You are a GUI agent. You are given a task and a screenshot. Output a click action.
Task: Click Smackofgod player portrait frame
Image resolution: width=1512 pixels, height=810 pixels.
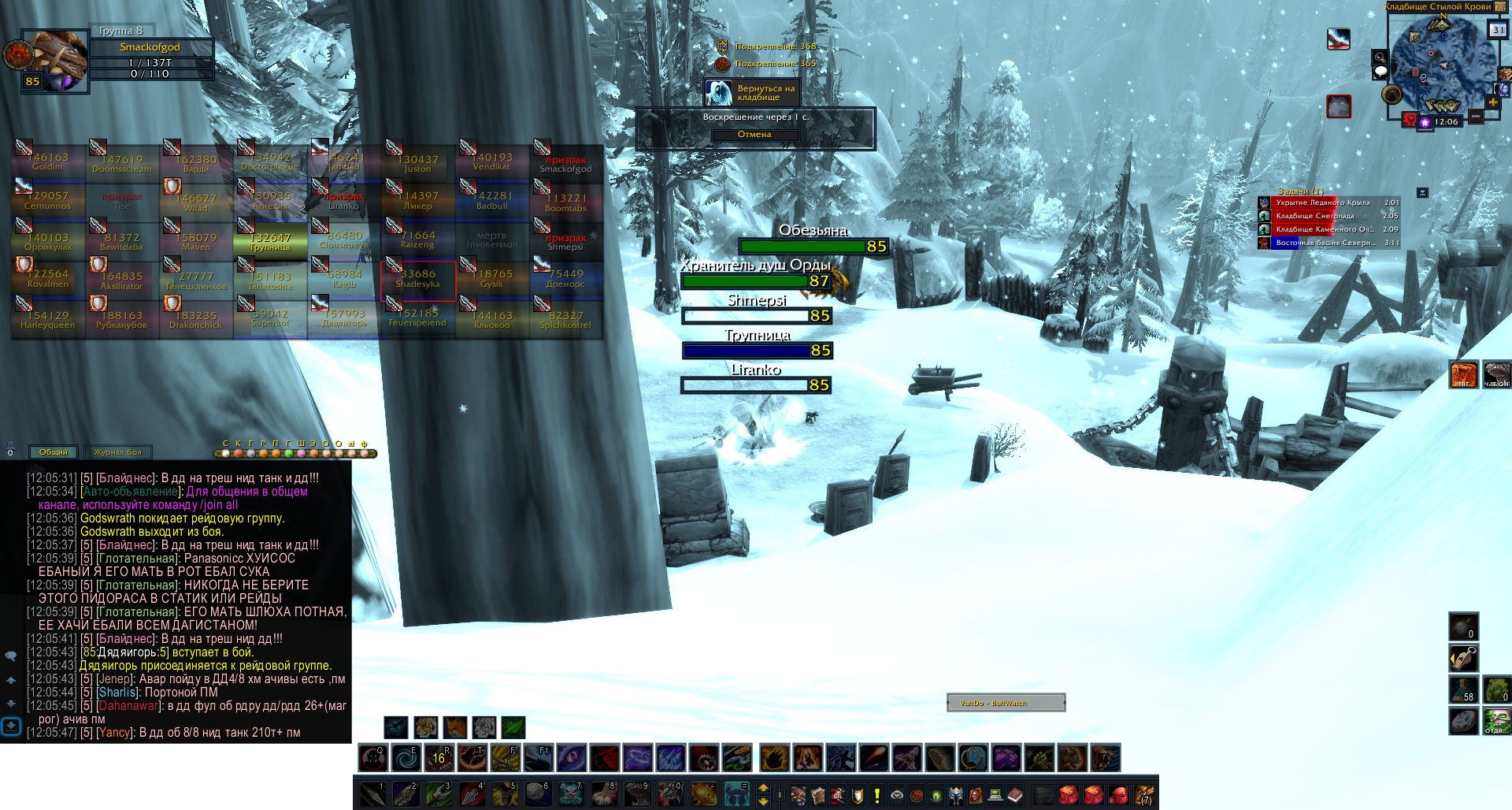tap(54, 61)
